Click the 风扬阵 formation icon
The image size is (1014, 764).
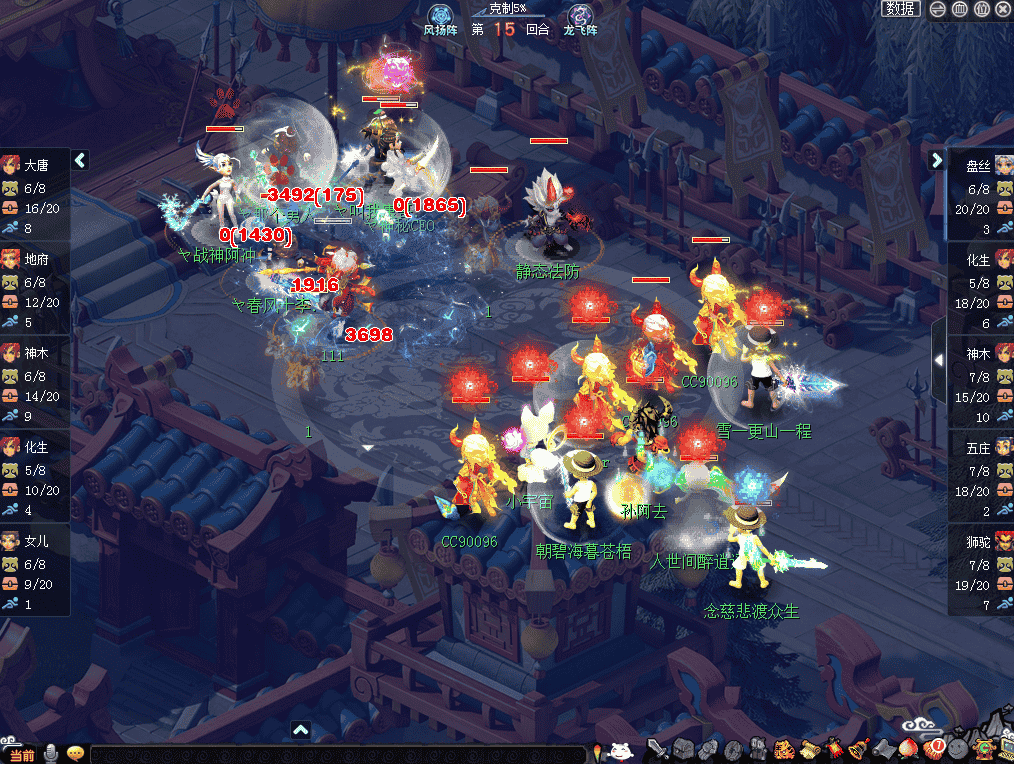(x=440, y=17)
